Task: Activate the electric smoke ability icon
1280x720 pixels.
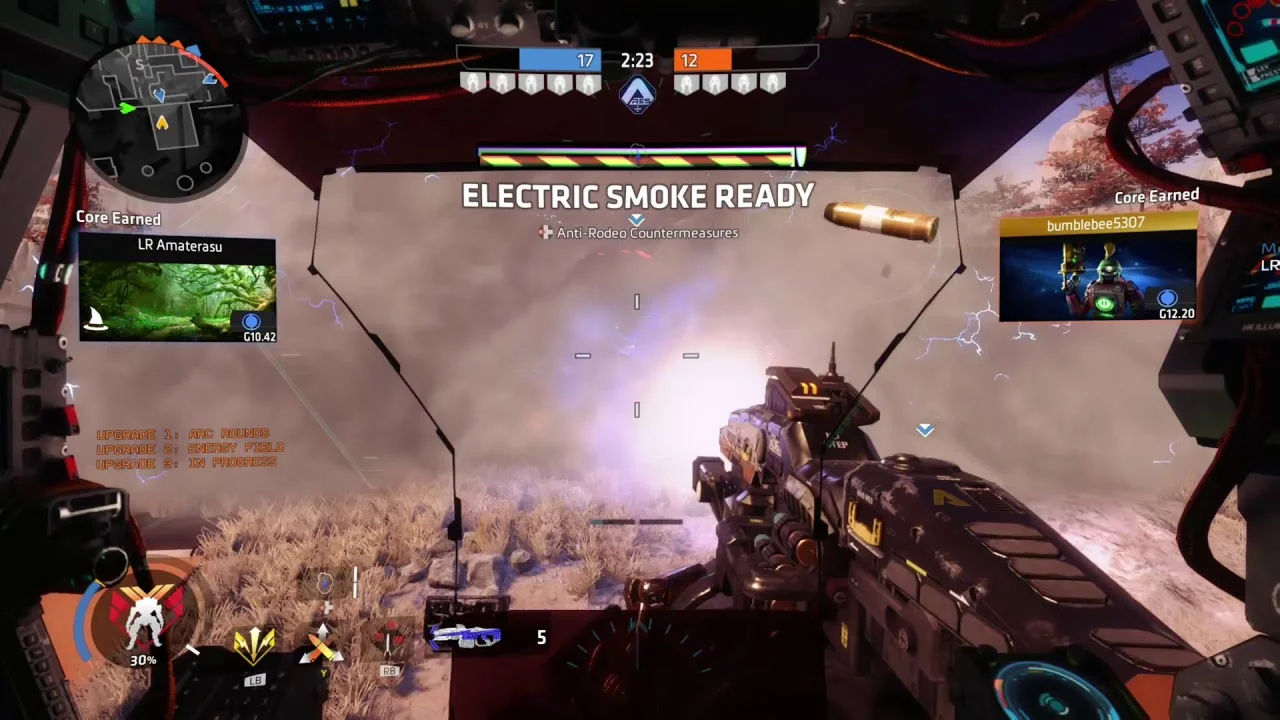Action: click(324, 584)
